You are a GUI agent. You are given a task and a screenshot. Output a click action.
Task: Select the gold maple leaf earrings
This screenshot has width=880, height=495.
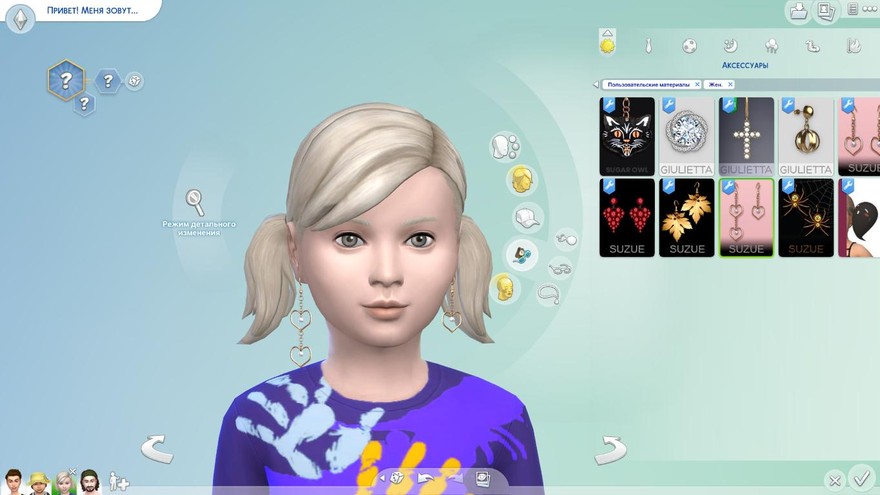(x=687, y=217)
